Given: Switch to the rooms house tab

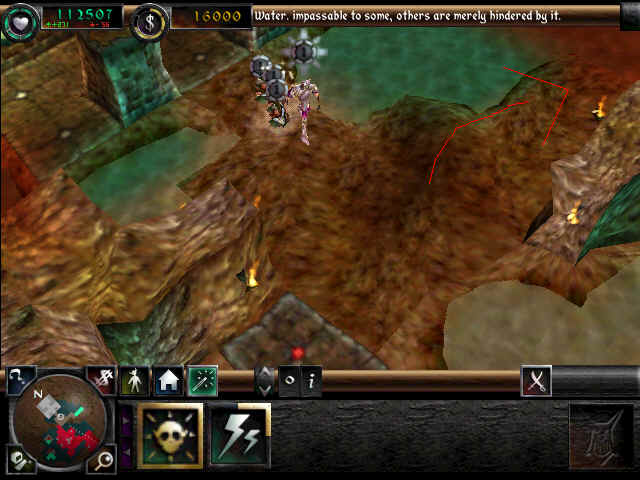Looking at the screenshot, I should coord(167,380).
